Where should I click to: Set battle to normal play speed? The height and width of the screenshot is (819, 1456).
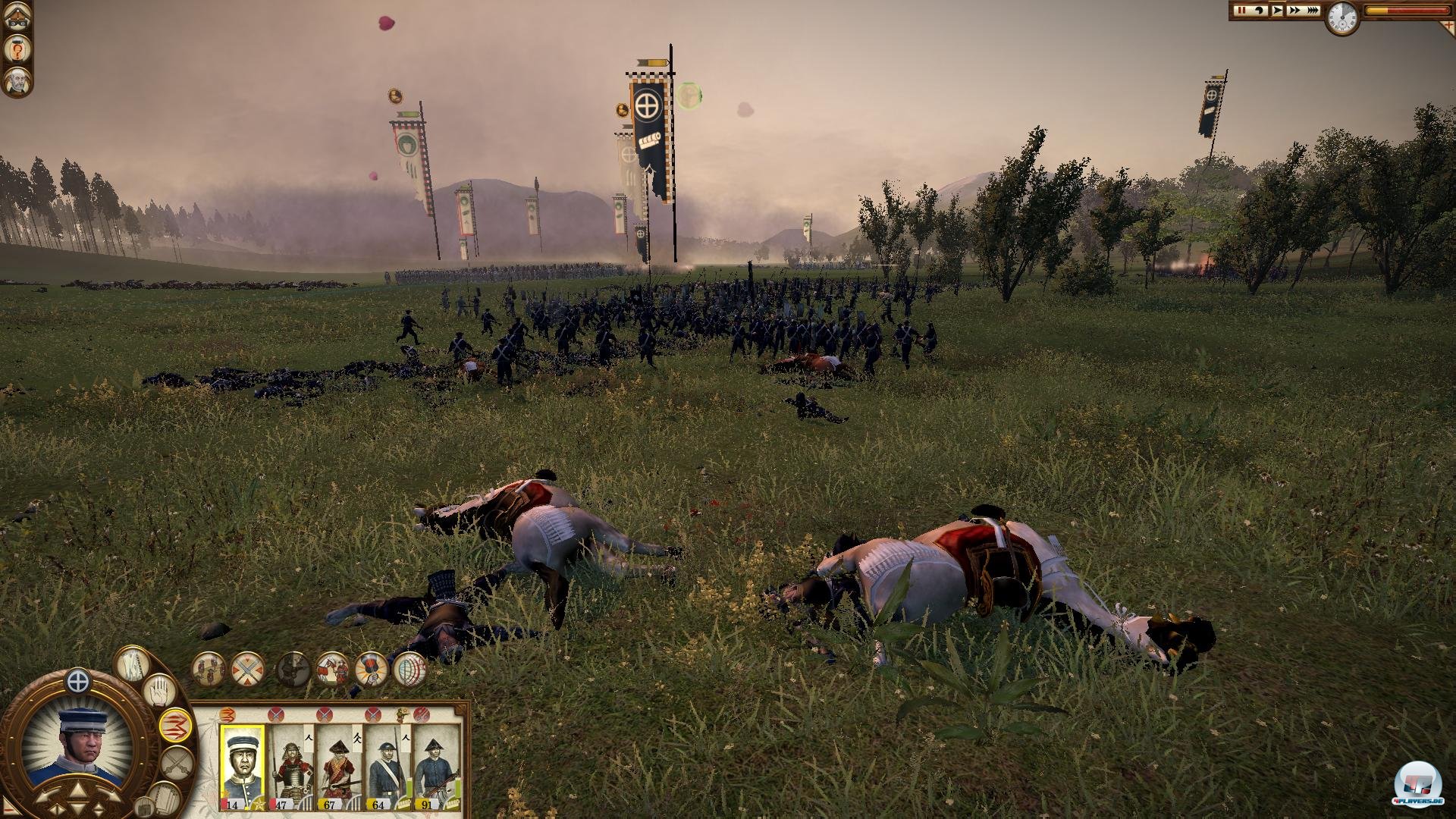pyautogui.click(x=1277, y=11)
